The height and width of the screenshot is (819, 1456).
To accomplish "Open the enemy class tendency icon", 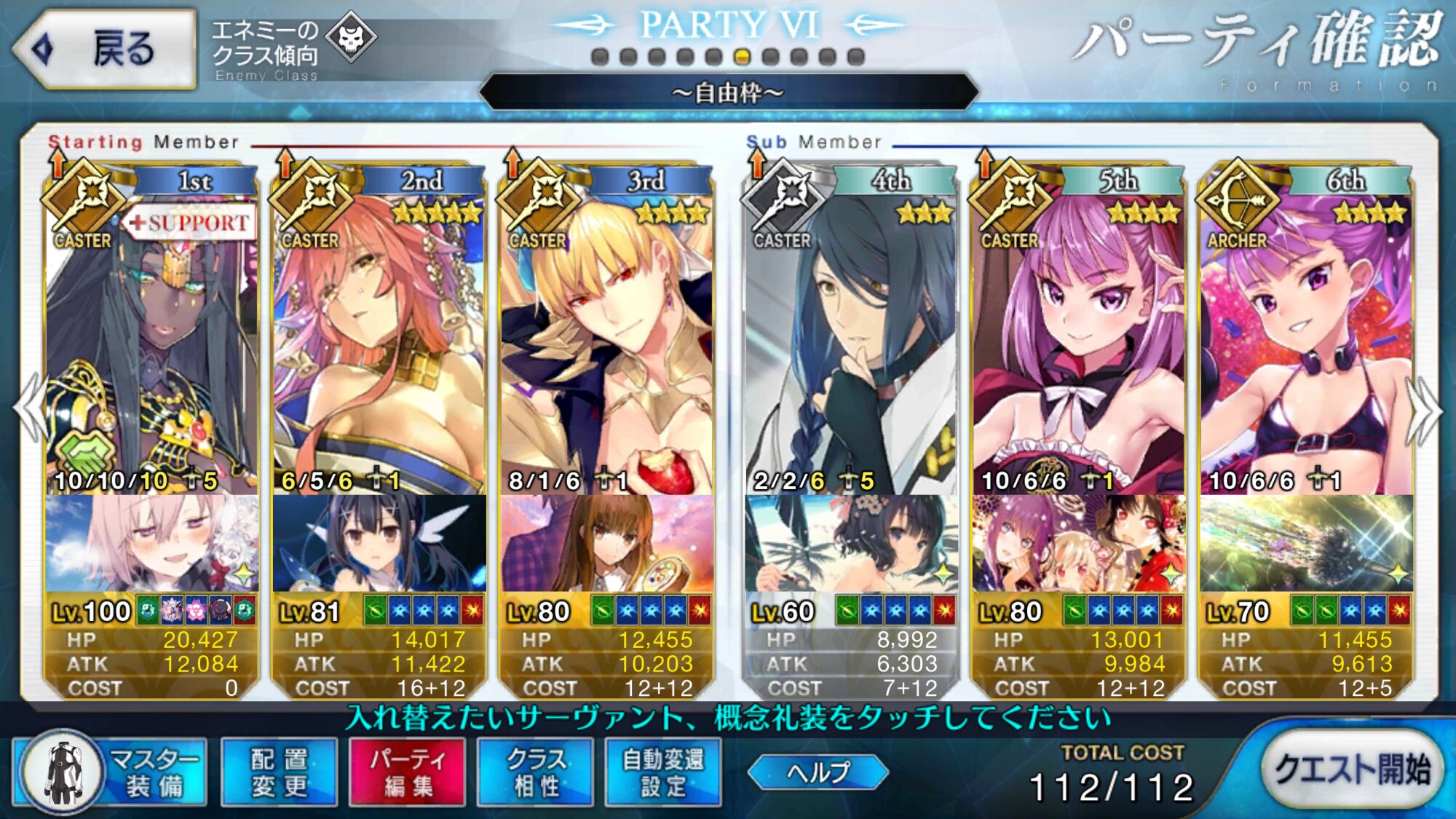I will click(x=351, y=37).
